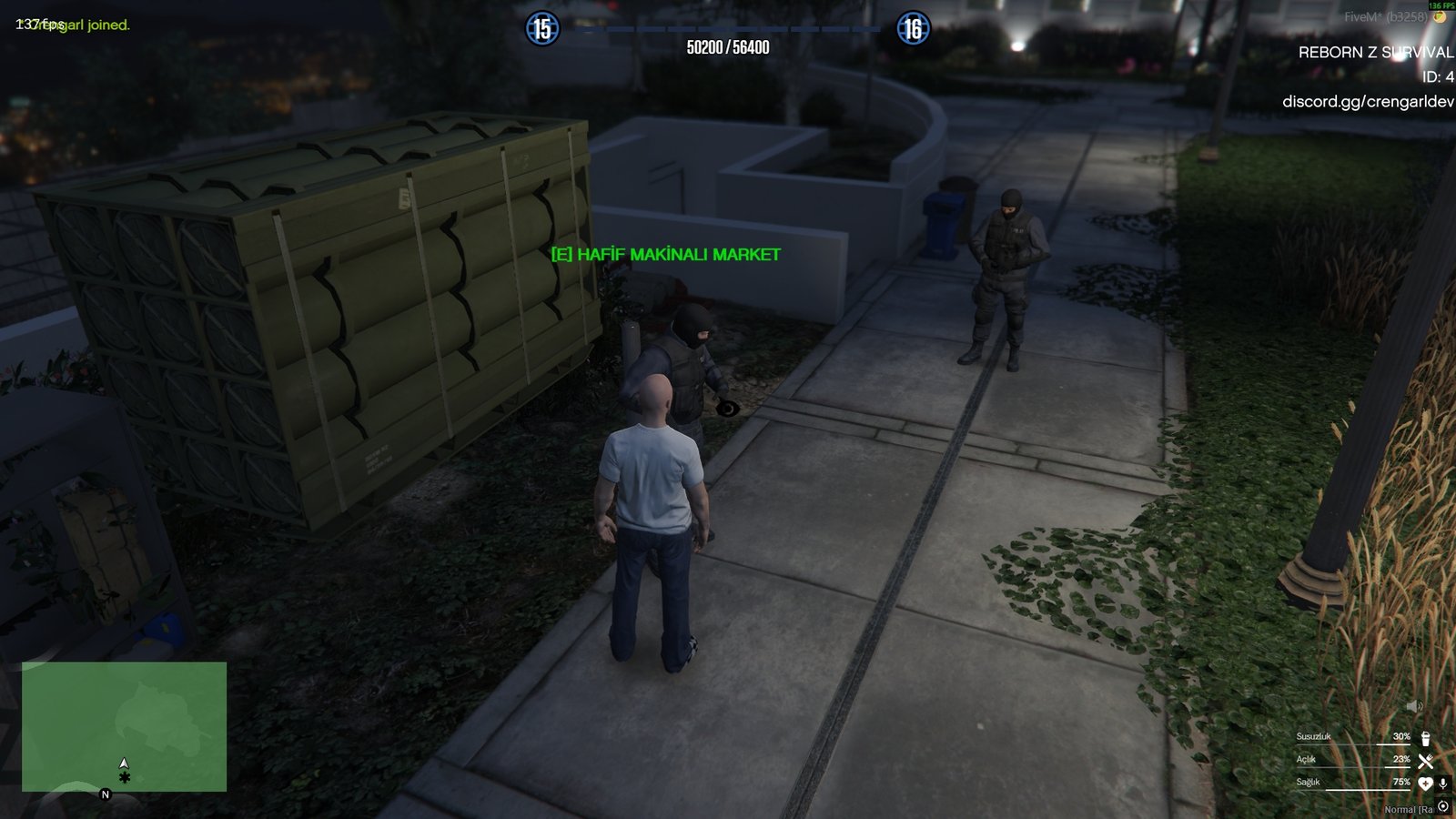Select the hunger fork-and-knife icon
The height and width of the screenshot is (819, 1456).
(1425, 762)
